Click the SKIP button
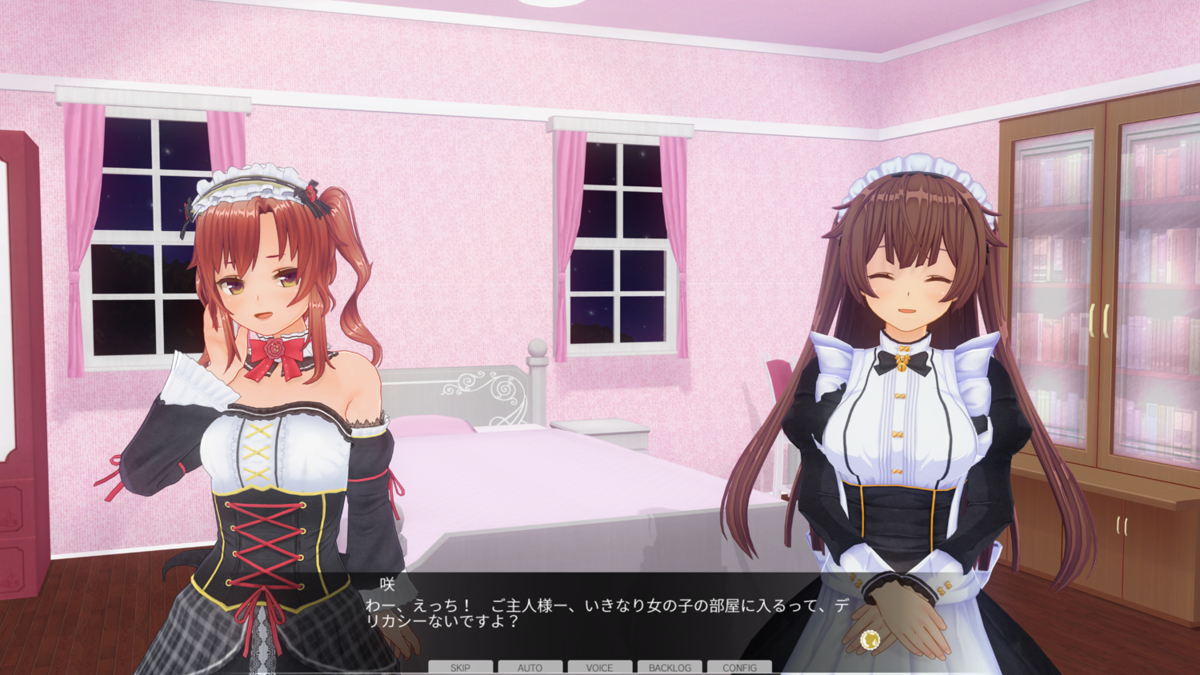Viewport: 1200px width, 675px height. tap(460, 667)
